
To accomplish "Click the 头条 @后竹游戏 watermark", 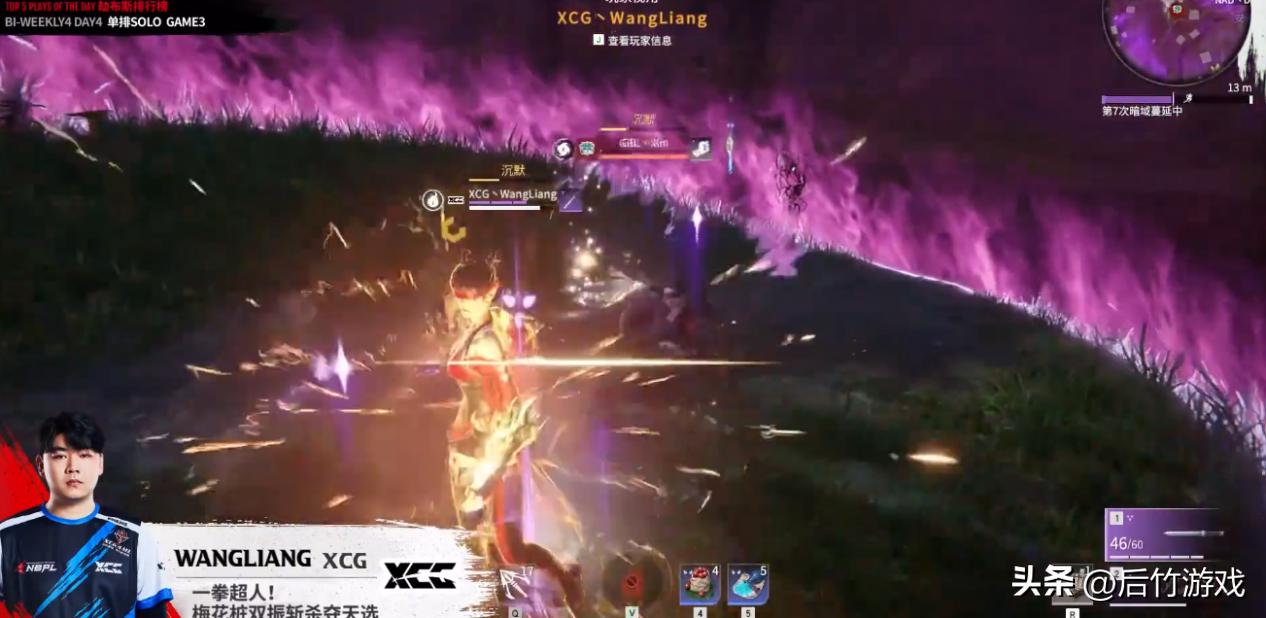I will pos(1128,581).
